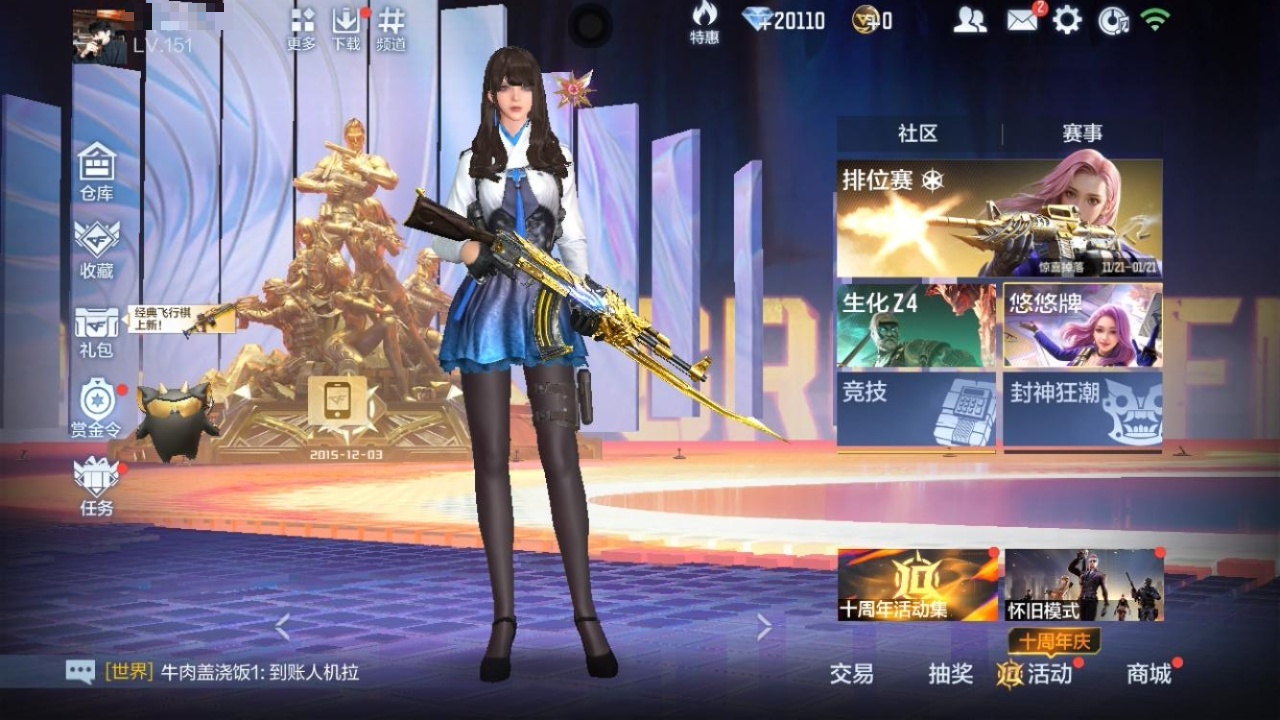This screenshot has height=720, width=1280.
Task: Open the 商城 shop
Action: coord(1149,674)
